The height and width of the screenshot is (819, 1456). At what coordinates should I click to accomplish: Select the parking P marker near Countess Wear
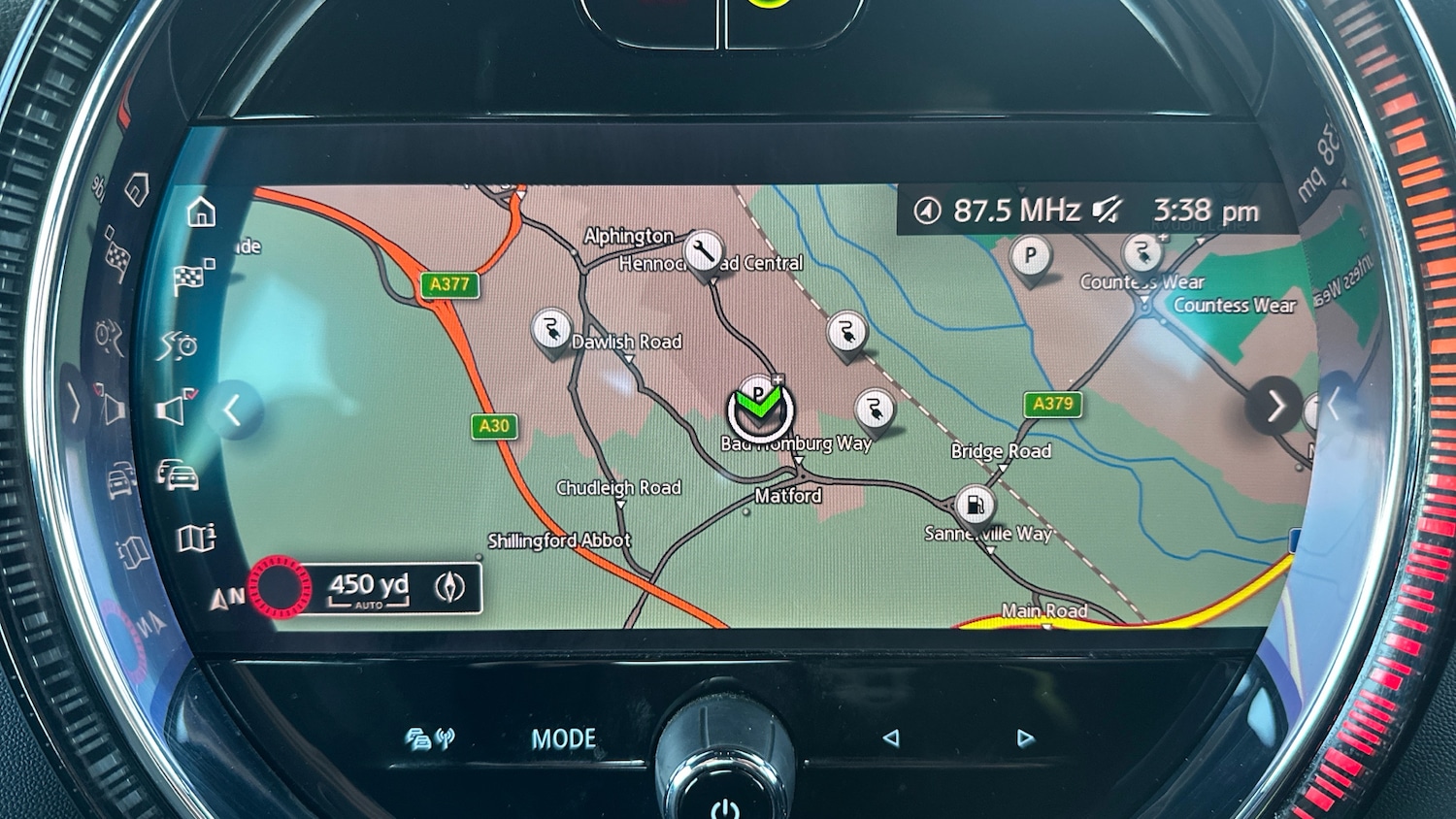(x=1030, y=257)
